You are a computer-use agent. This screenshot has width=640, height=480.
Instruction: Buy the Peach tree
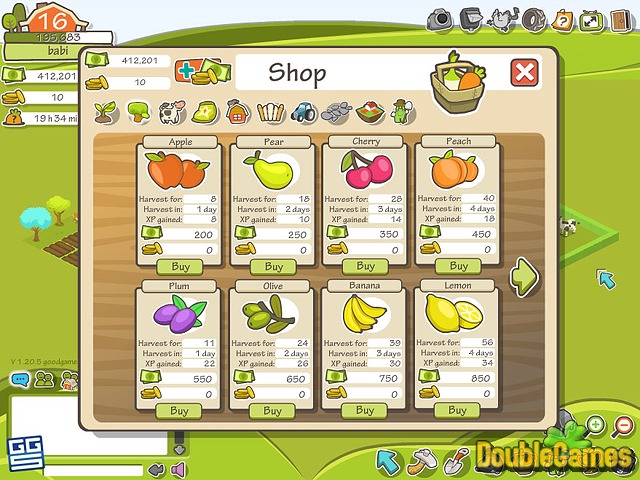click(458, 266)
